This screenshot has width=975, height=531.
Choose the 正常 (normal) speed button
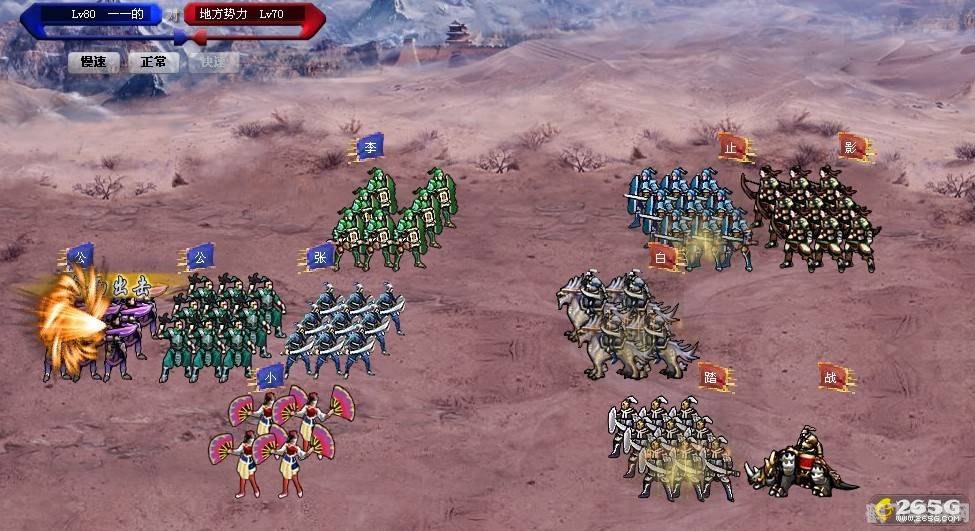[x=154, y=62]
